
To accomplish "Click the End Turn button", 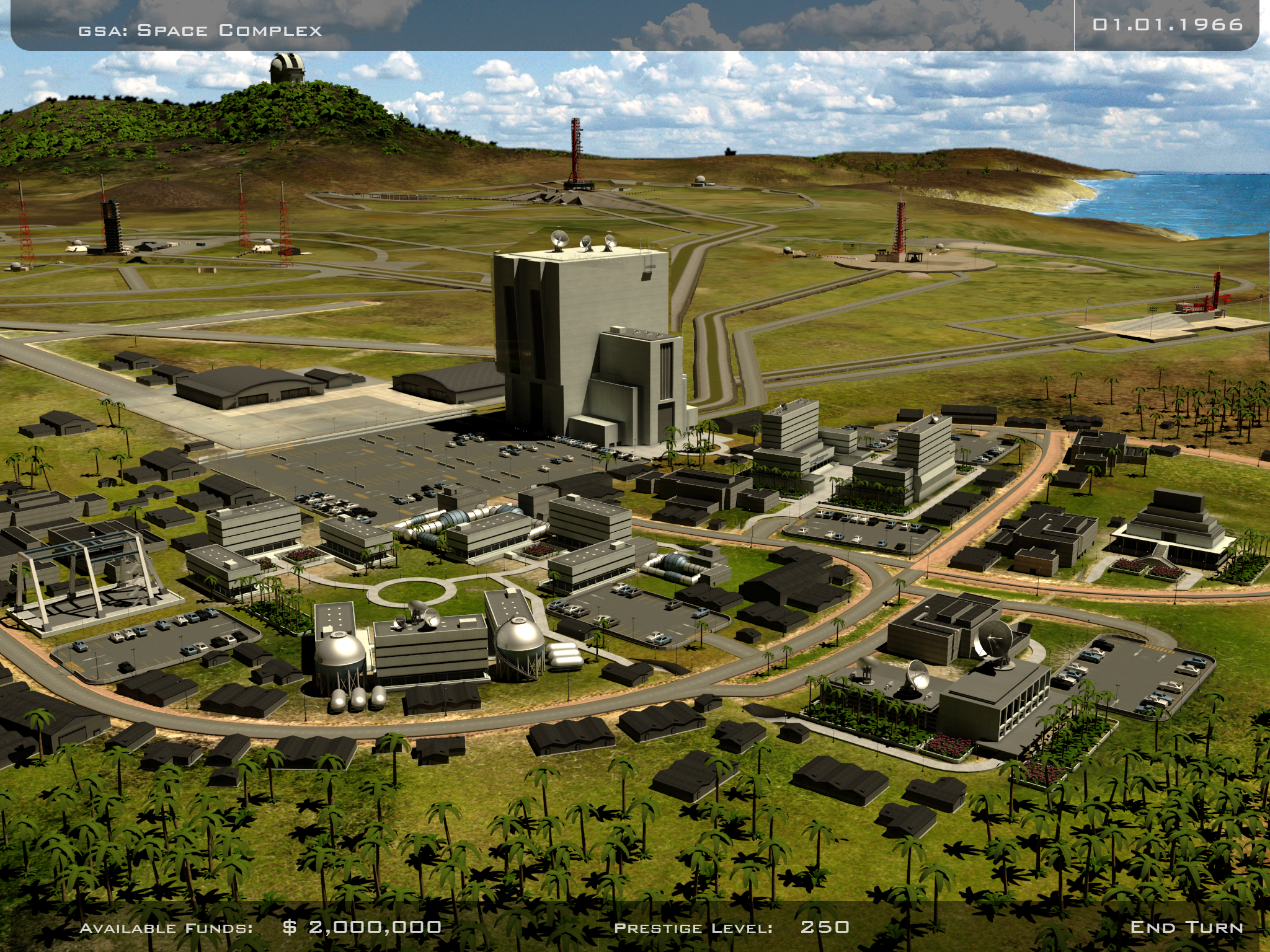I will pyautogui.click(x=1186, y=927).
